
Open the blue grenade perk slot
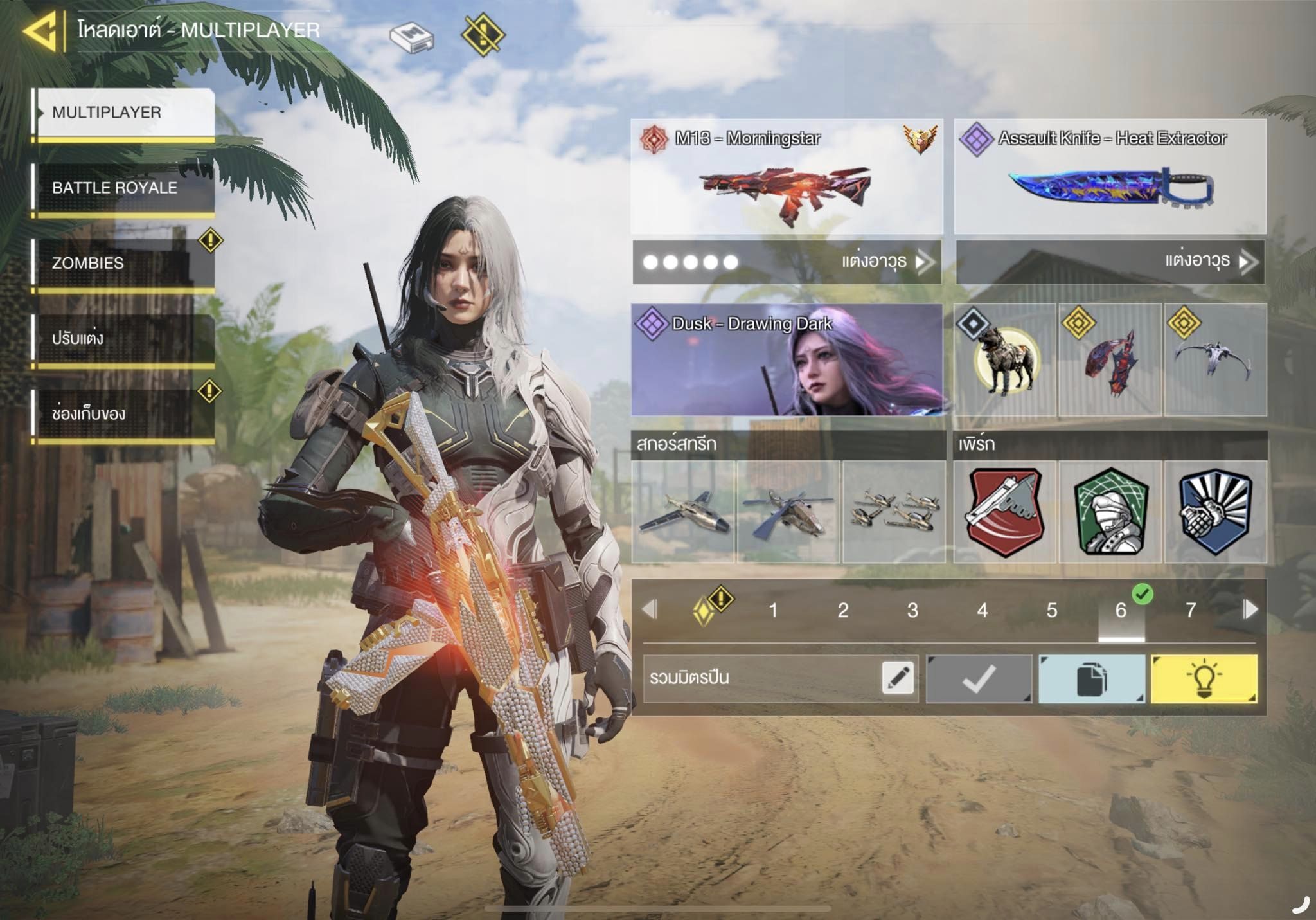(x=1215, y=512)
